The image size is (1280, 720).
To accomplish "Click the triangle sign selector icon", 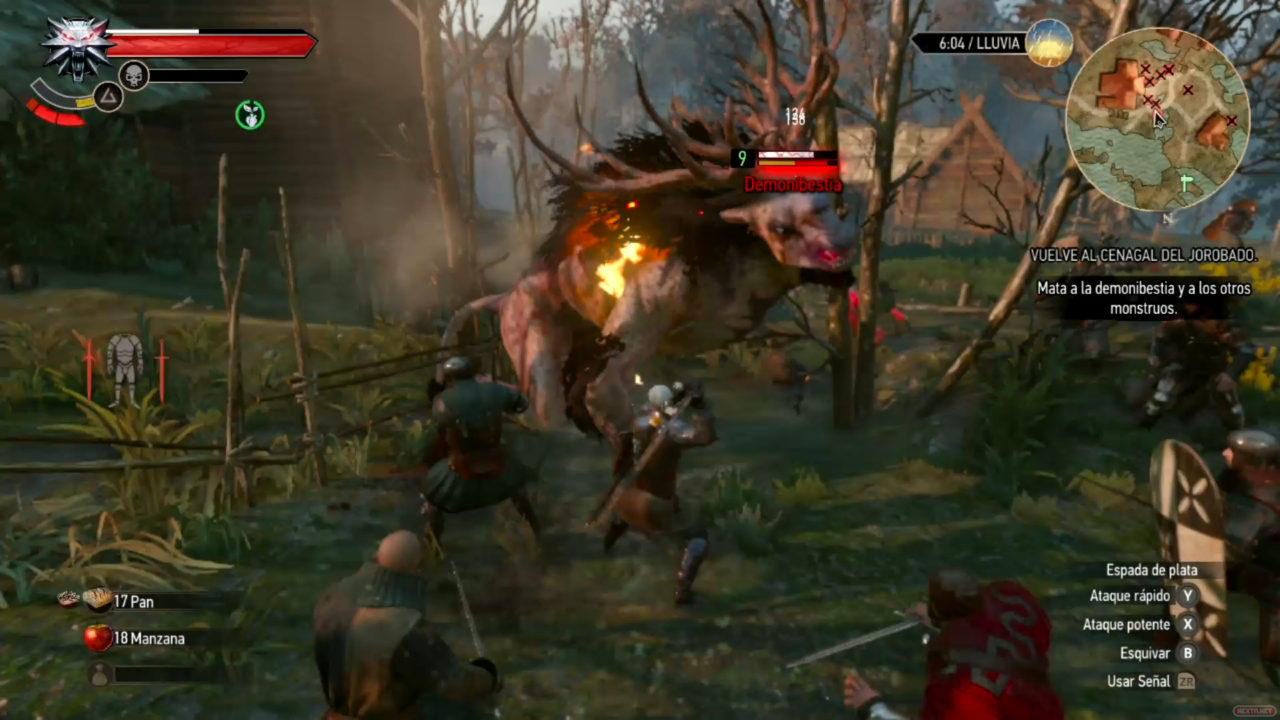I will tap(108, 97).
